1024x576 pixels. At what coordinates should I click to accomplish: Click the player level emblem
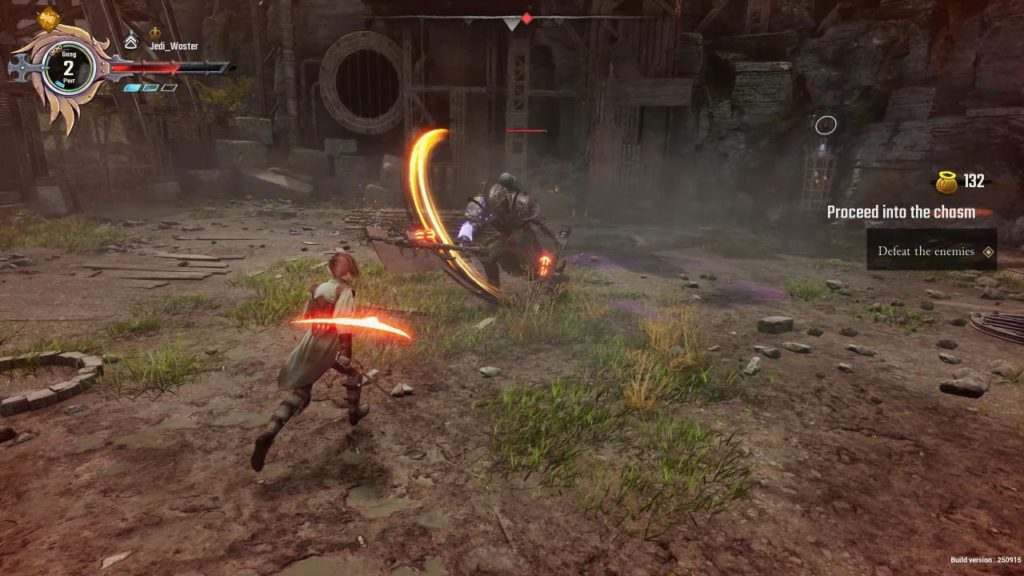69,68
